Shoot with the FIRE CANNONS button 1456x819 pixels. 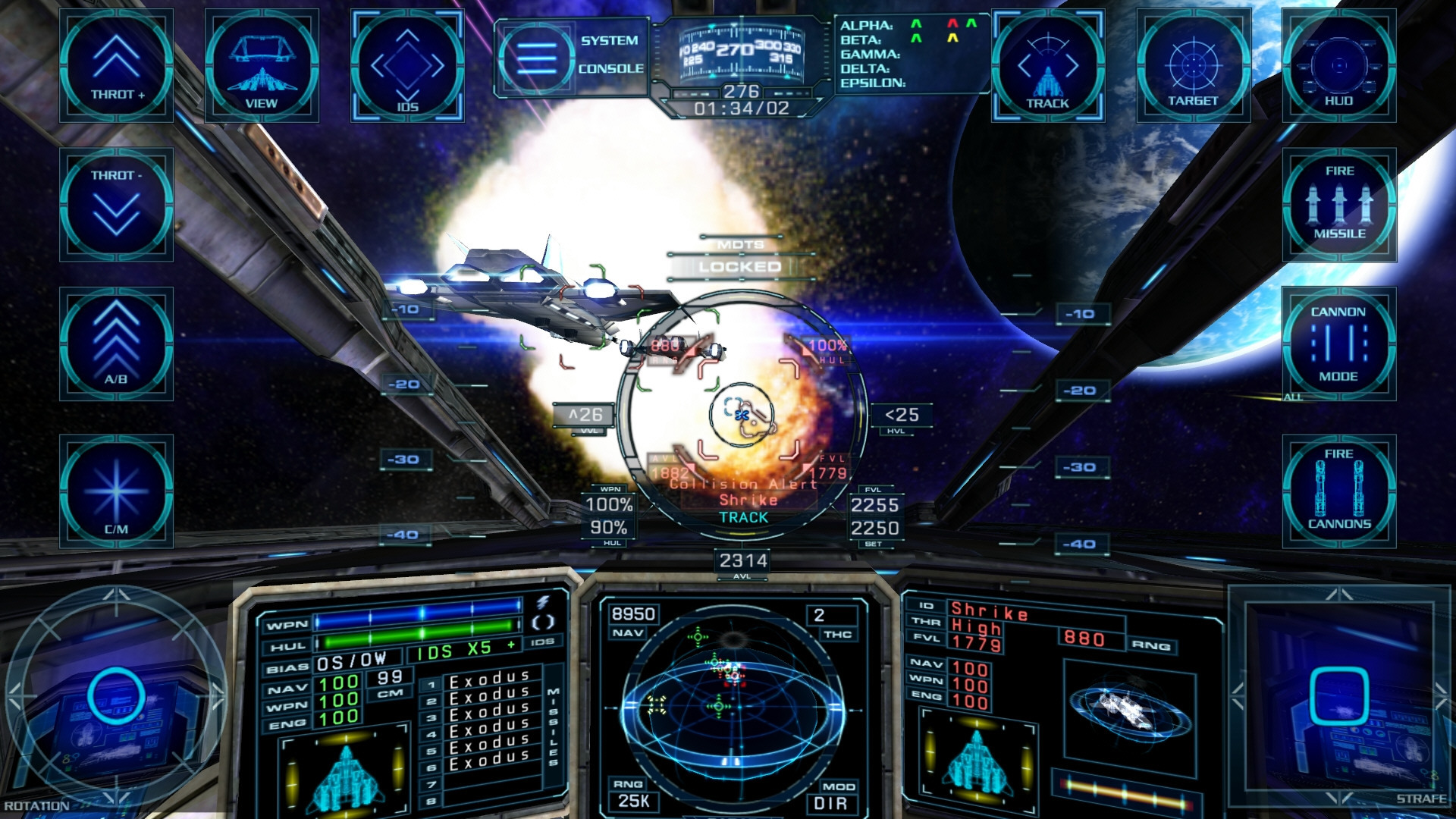[x=1338, y=491]
